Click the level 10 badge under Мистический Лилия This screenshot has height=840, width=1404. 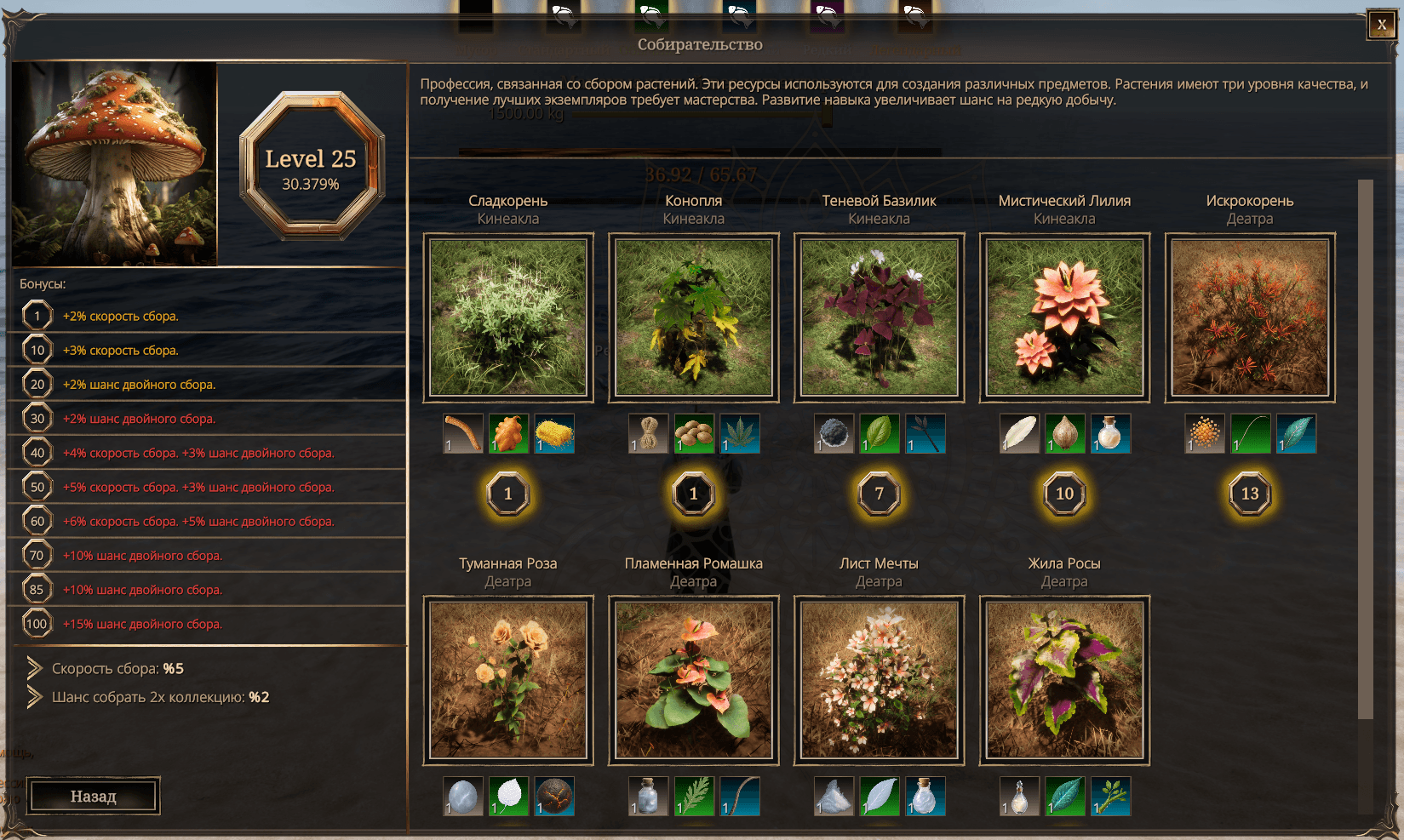click(1064, 494)
